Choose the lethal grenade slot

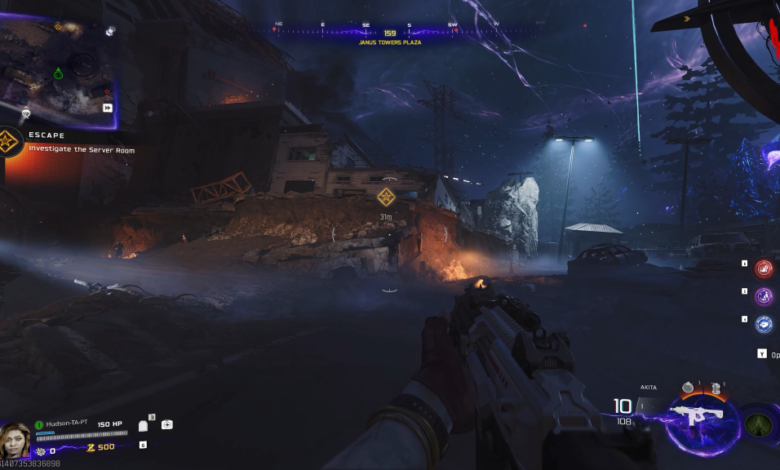pyautogui.click(x=689, y=387)
